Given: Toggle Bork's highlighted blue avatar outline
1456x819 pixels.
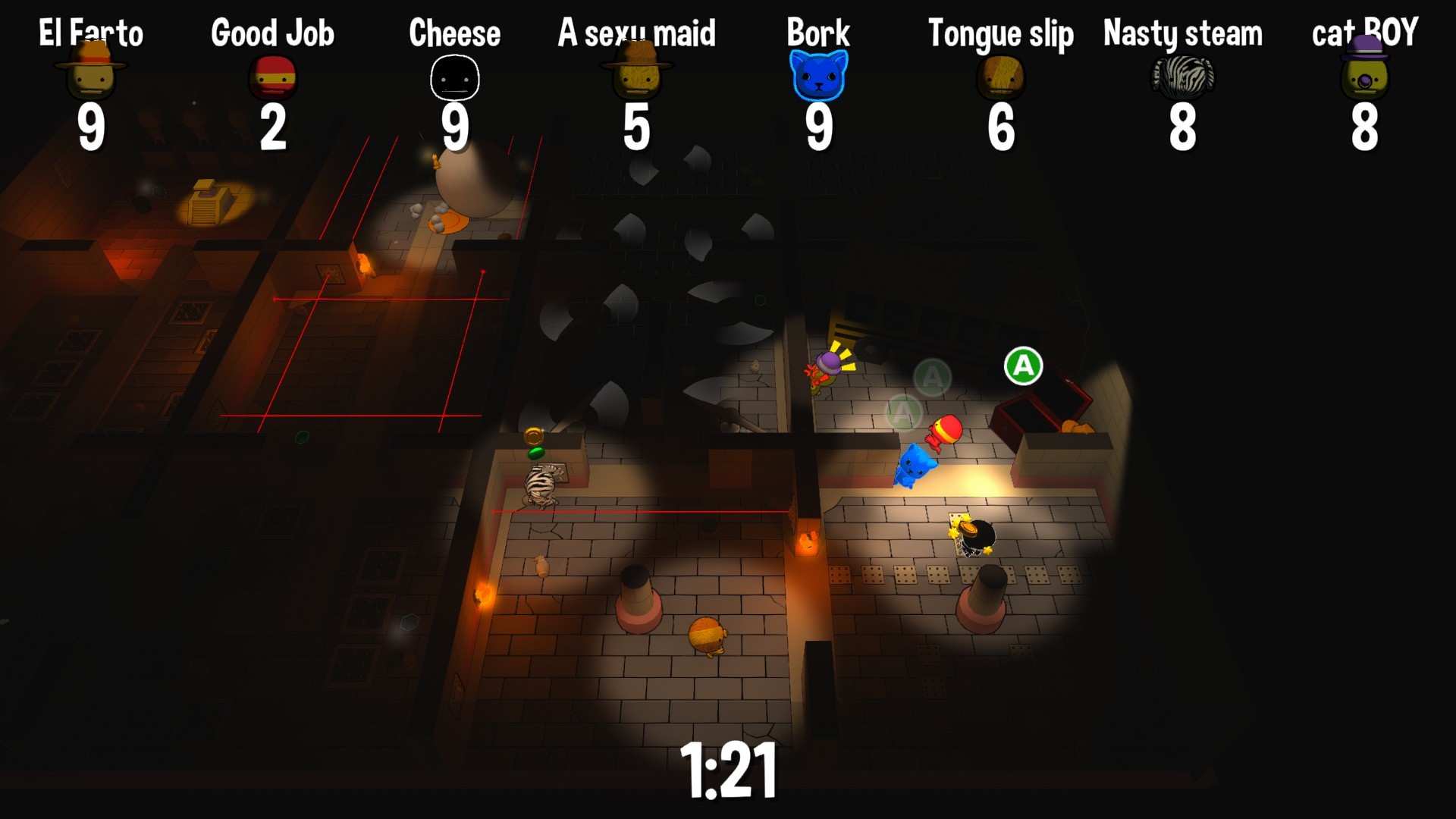Looking at the screenshot, I should [818, 75].
